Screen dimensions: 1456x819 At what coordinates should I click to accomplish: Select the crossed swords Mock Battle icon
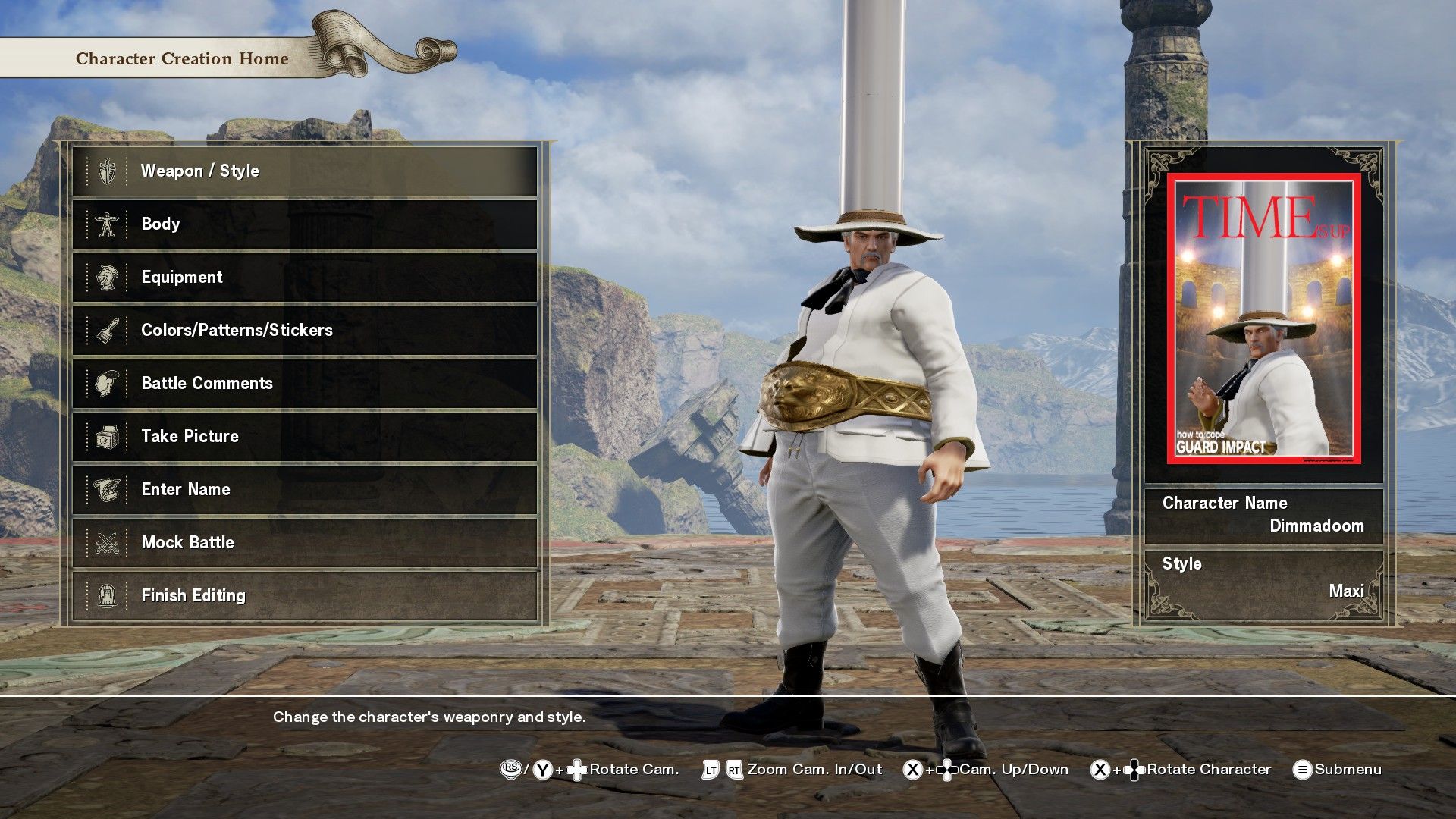[x=106, y=542]
